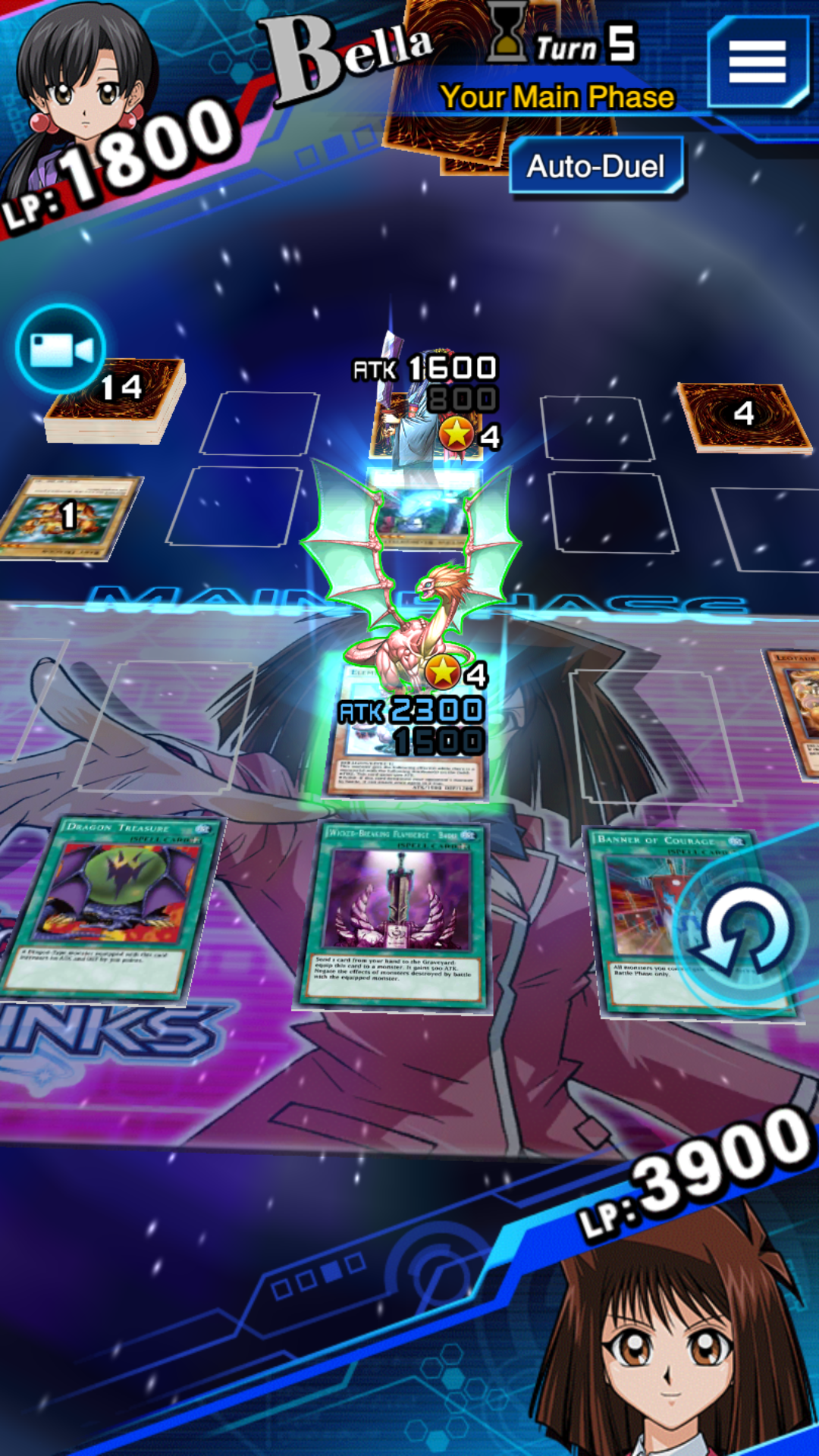Activate the Auto-Duel button
The width and height of the screenshot is (819, 1456).
point(596,166)
